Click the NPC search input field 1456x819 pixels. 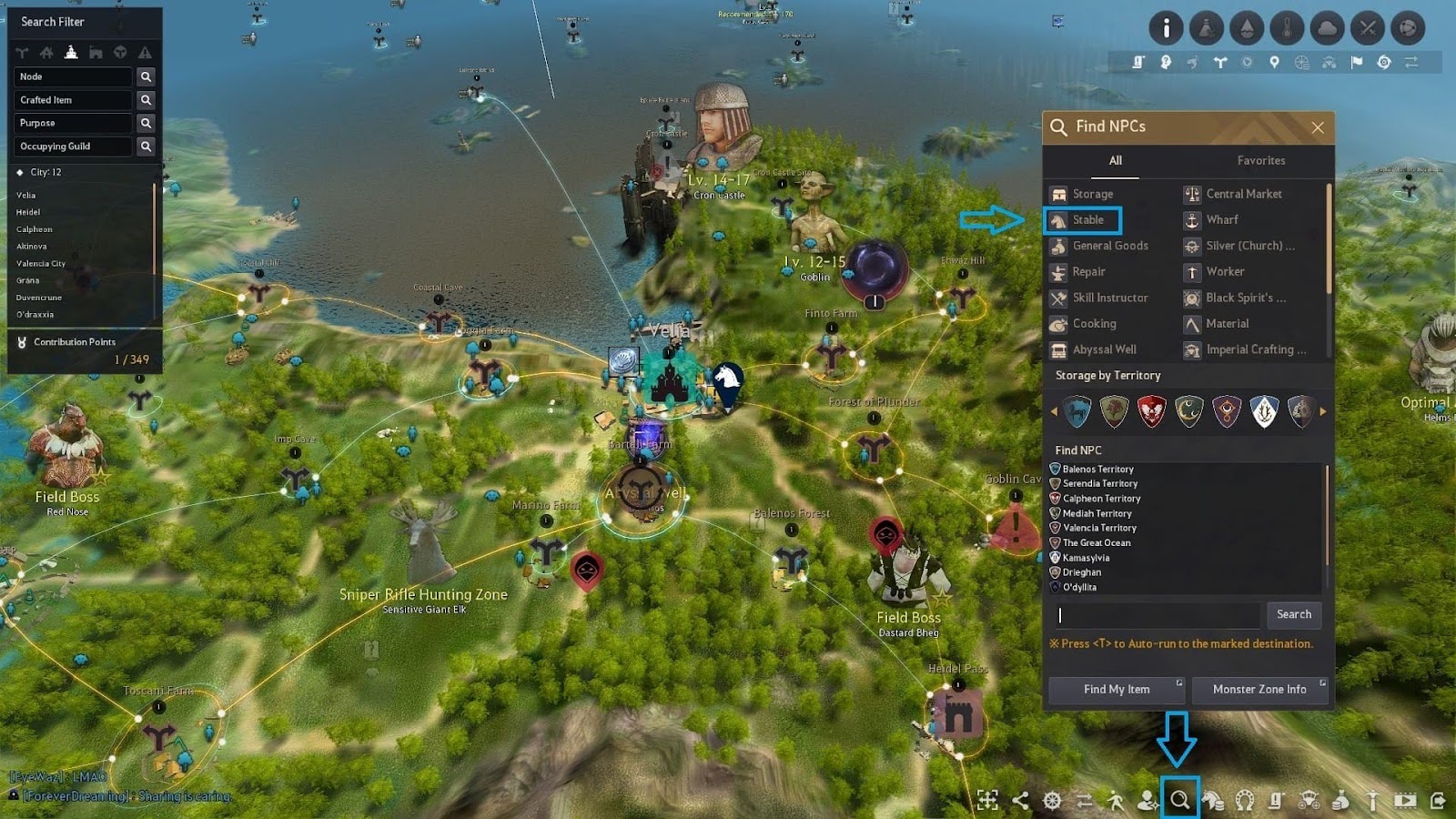pyautogui.click(x=1156, y=615)
